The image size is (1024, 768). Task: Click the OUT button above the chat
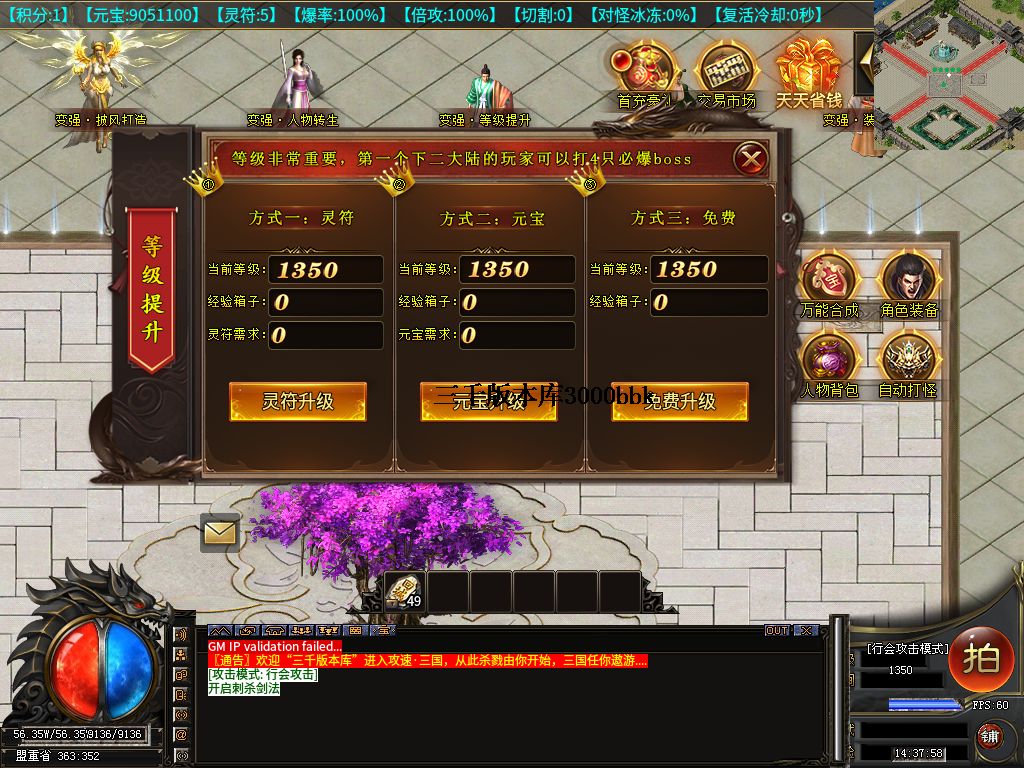coord(777,630)
